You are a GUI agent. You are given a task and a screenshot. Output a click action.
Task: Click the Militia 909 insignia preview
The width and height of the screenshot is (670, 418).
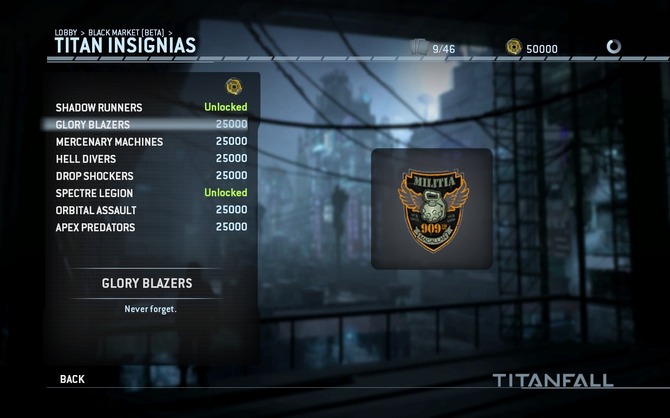click(431, 208)
